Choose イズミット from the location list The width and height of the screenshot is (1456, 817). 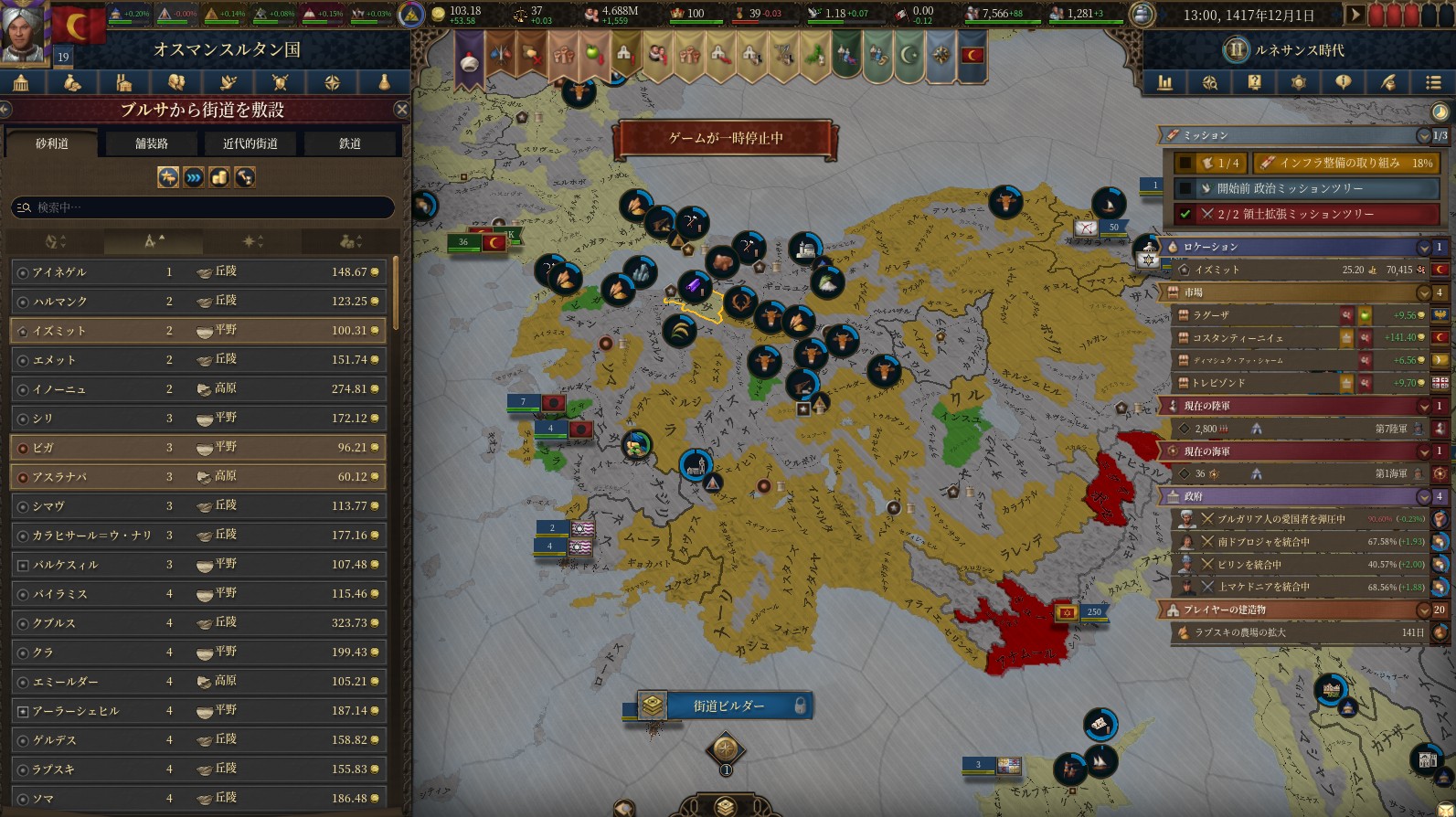(x=197, y=331)
